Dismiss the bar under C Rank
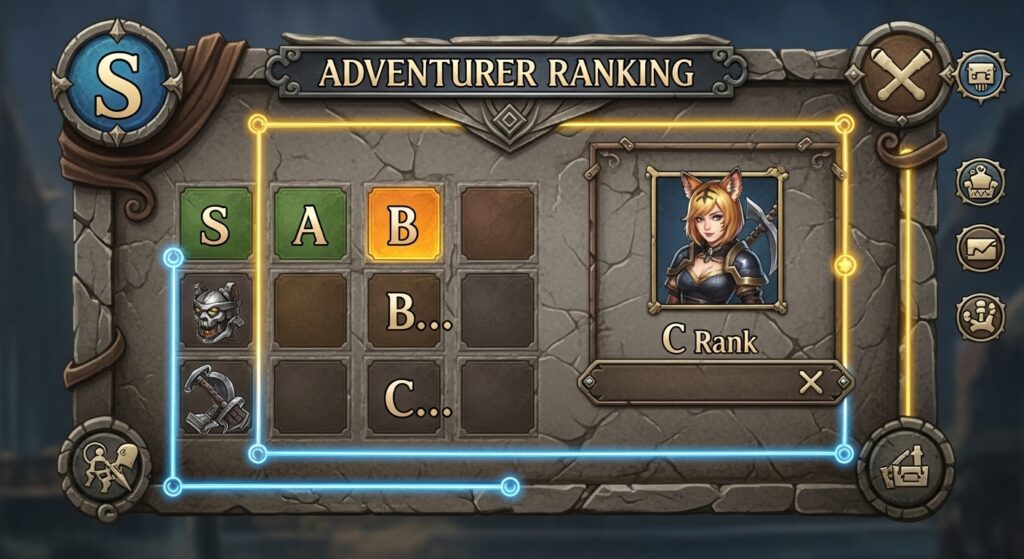Viewport: 1024px width, 559px height. click(810, 382)
